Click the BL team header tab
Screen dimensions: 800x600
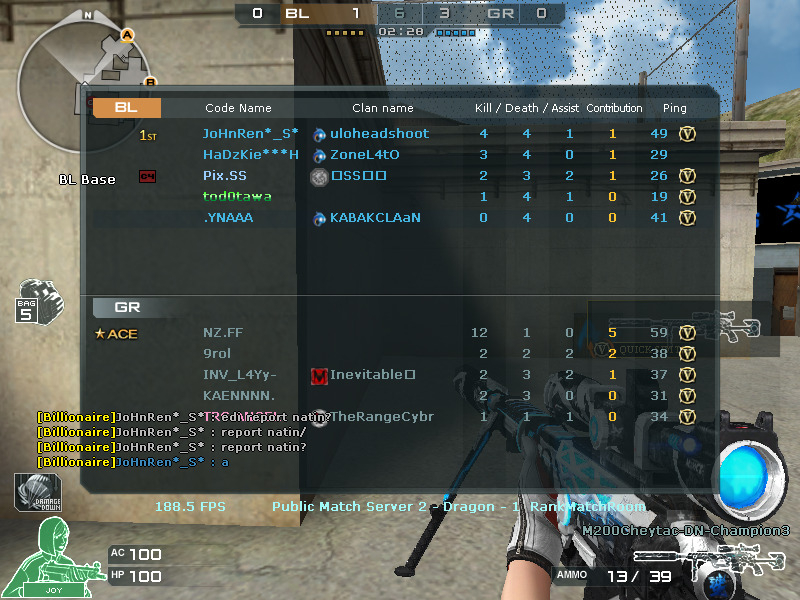tap(127, 108)
